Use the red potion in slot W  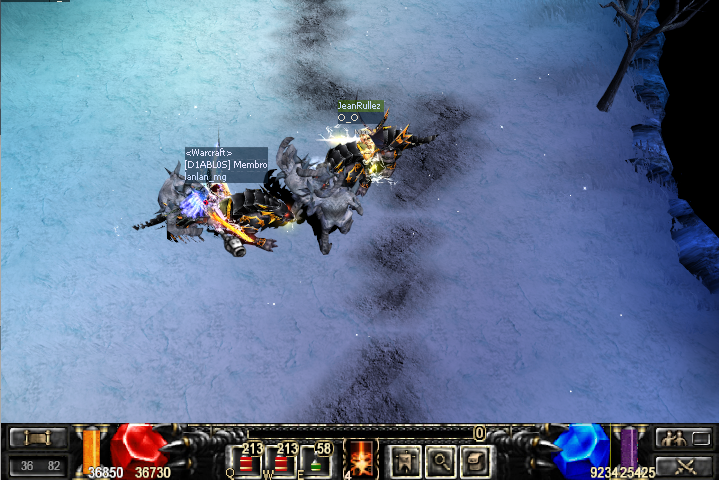point(282,462)
